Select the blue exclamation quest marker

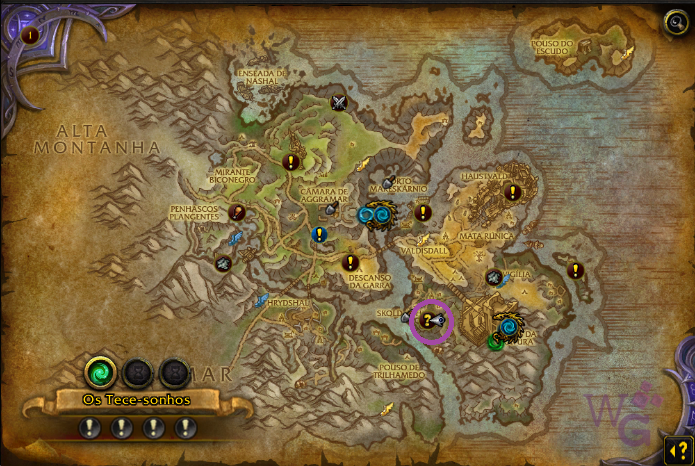pyautogui.click(x=319, y=235)
